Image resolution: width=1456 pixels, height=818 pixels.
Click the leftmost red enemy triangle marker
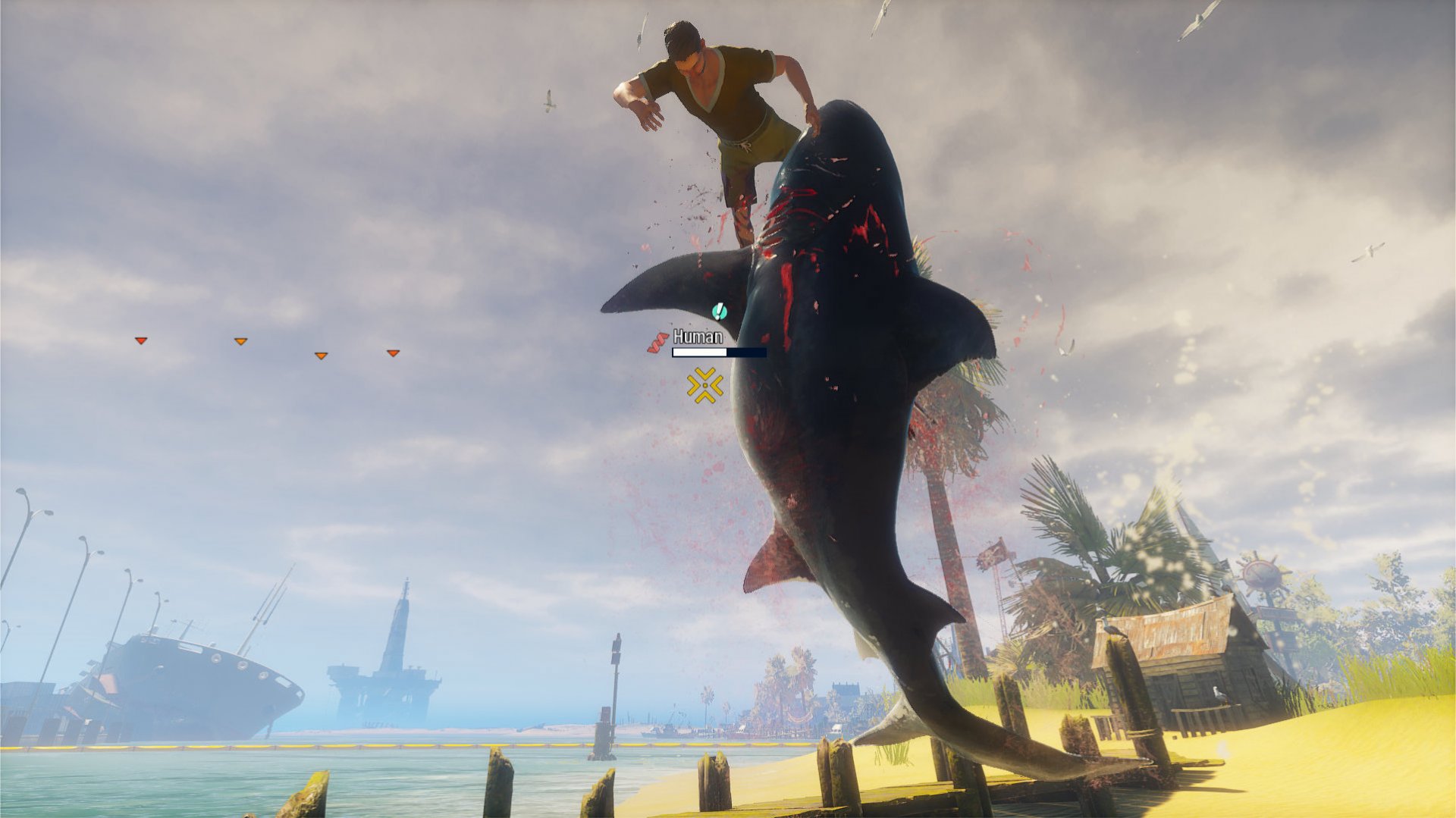[x=142, y=341]
